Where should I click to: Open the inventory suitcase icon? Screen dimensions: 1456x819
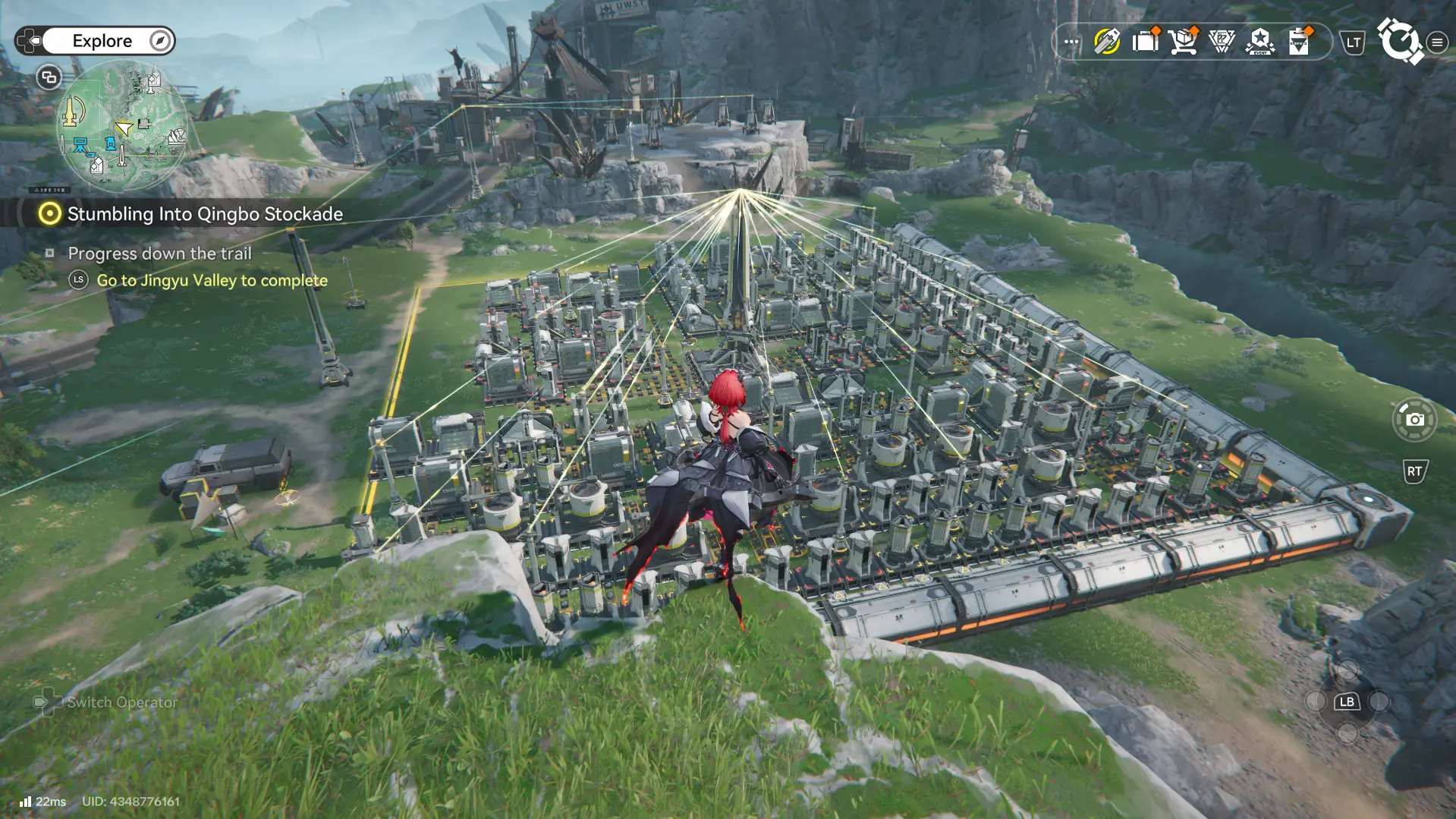click(x=1145, y=42)
